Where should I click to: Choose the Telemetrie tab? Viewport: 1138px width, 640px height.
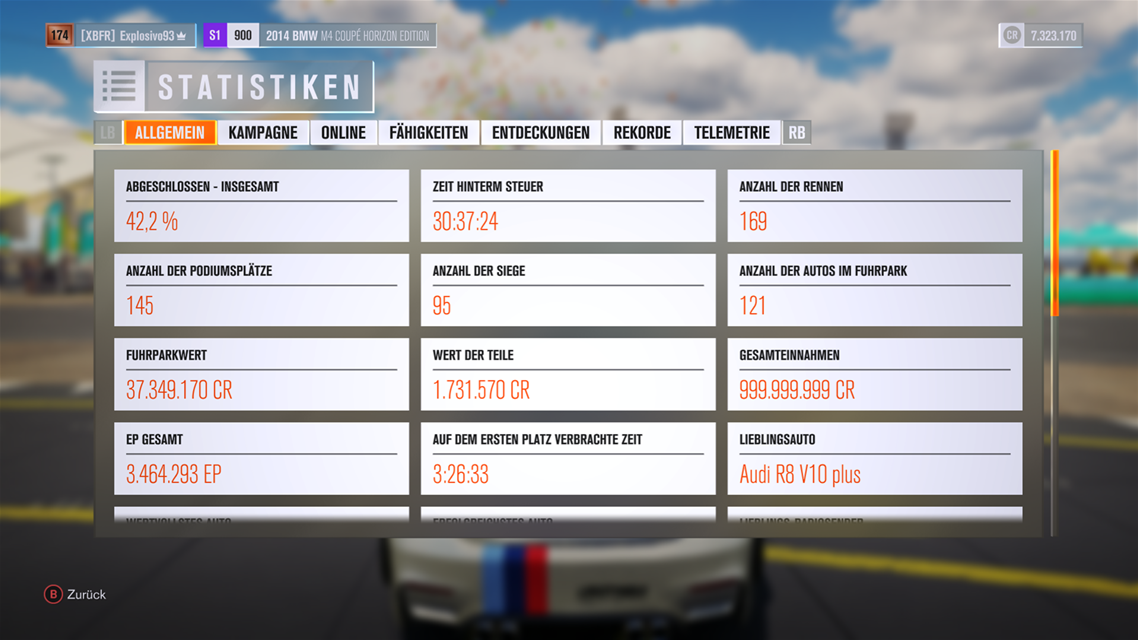(732, 133)
